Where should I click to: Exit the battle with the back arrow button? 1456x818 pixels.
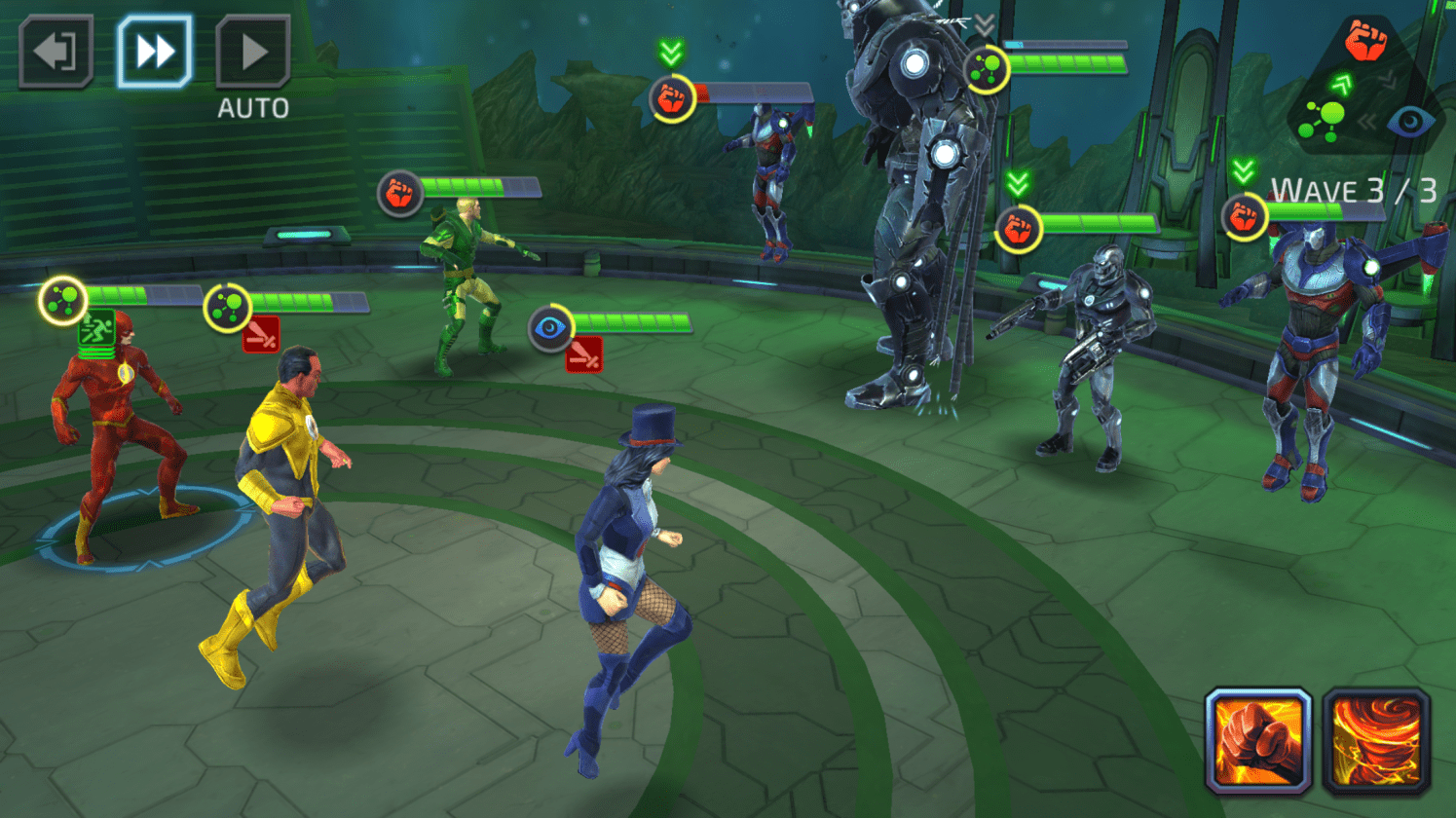pos(56,52)
